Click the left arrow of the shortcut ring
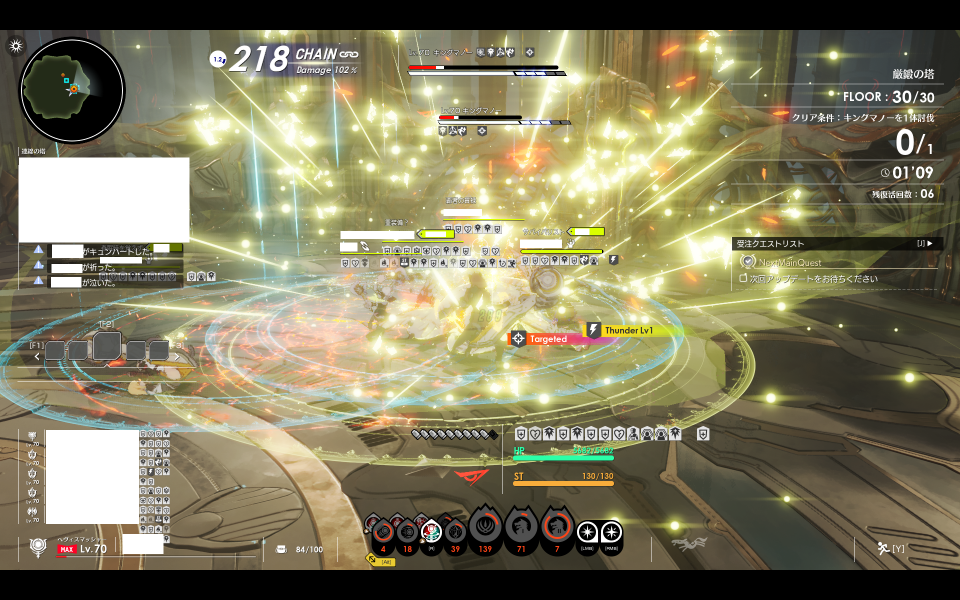 pyautogui.click(x=38, y=354)
